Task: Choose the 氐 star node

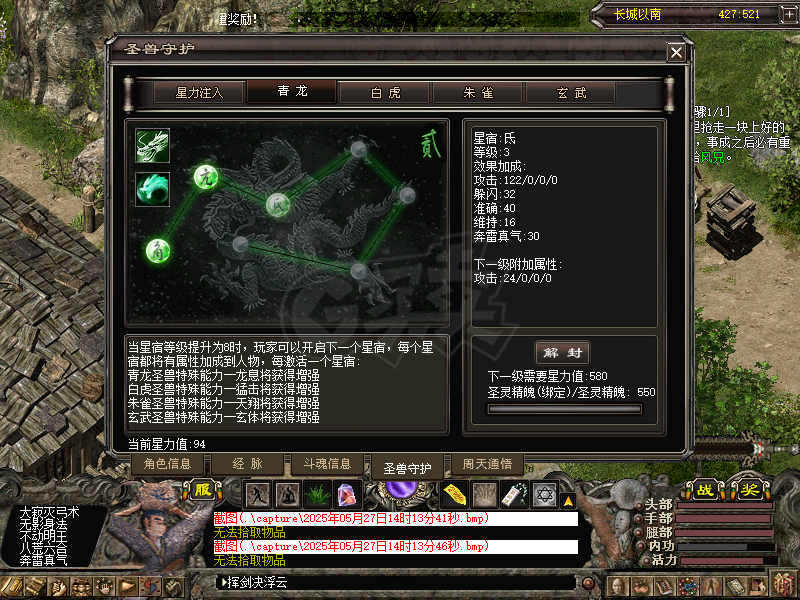Action: coord(277,205)
